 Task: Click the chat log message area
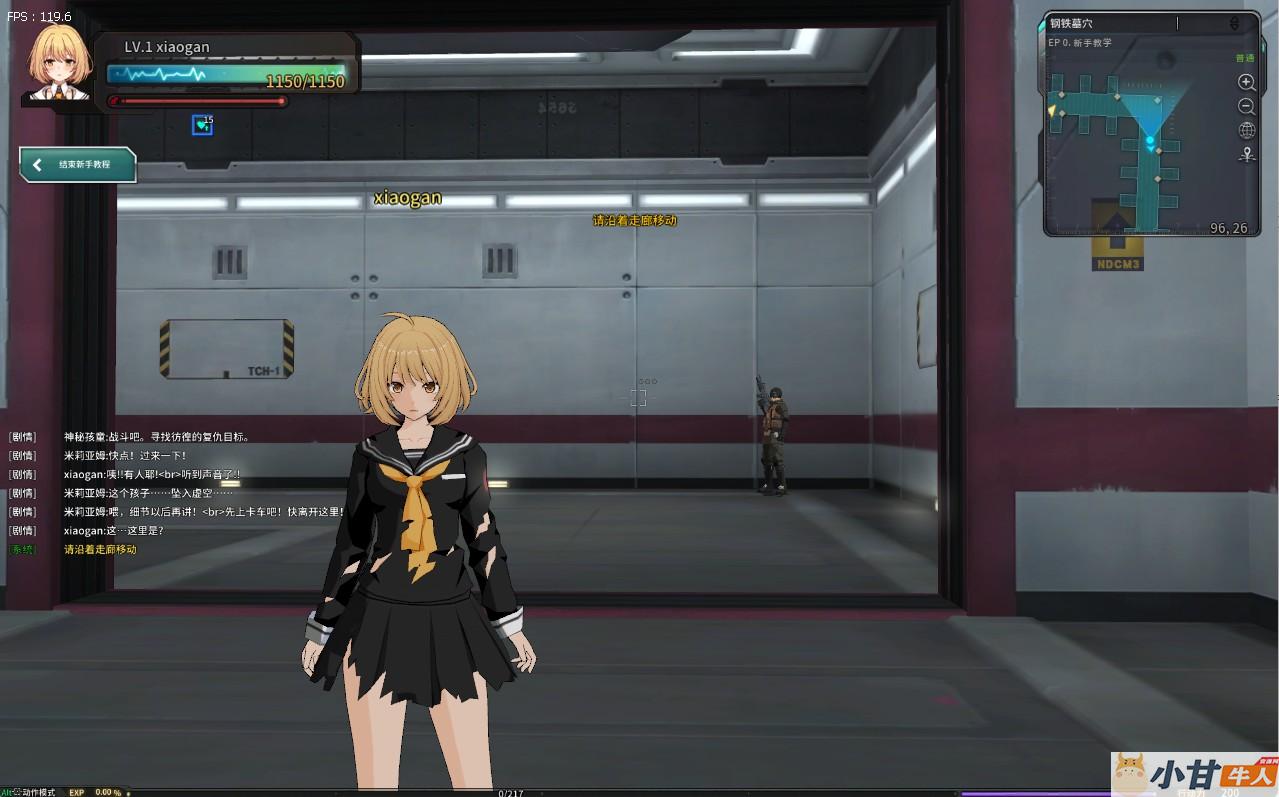(180, 492)
